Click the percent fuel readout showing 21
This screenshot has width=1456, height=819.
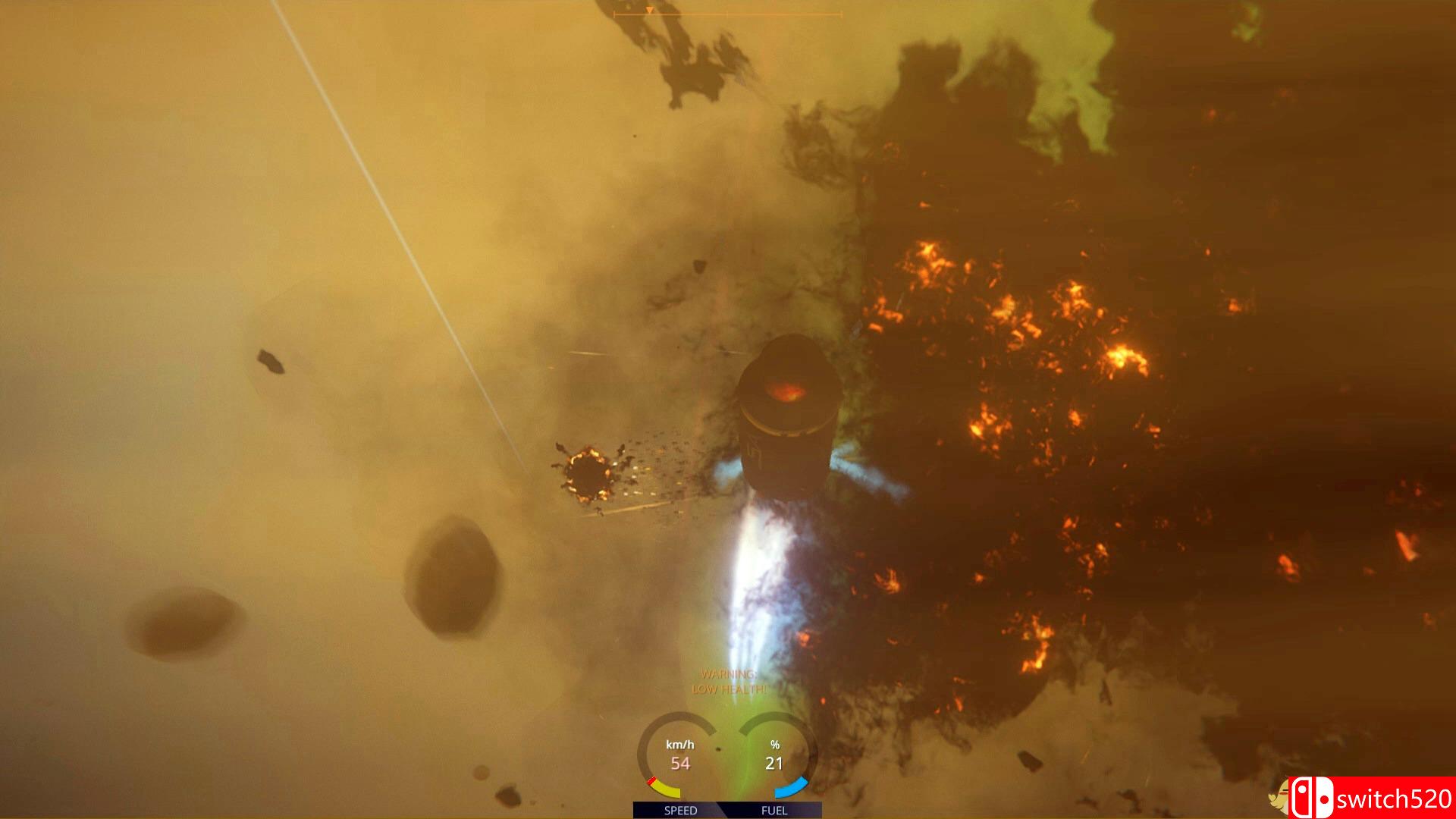click(x=774, y=755)
